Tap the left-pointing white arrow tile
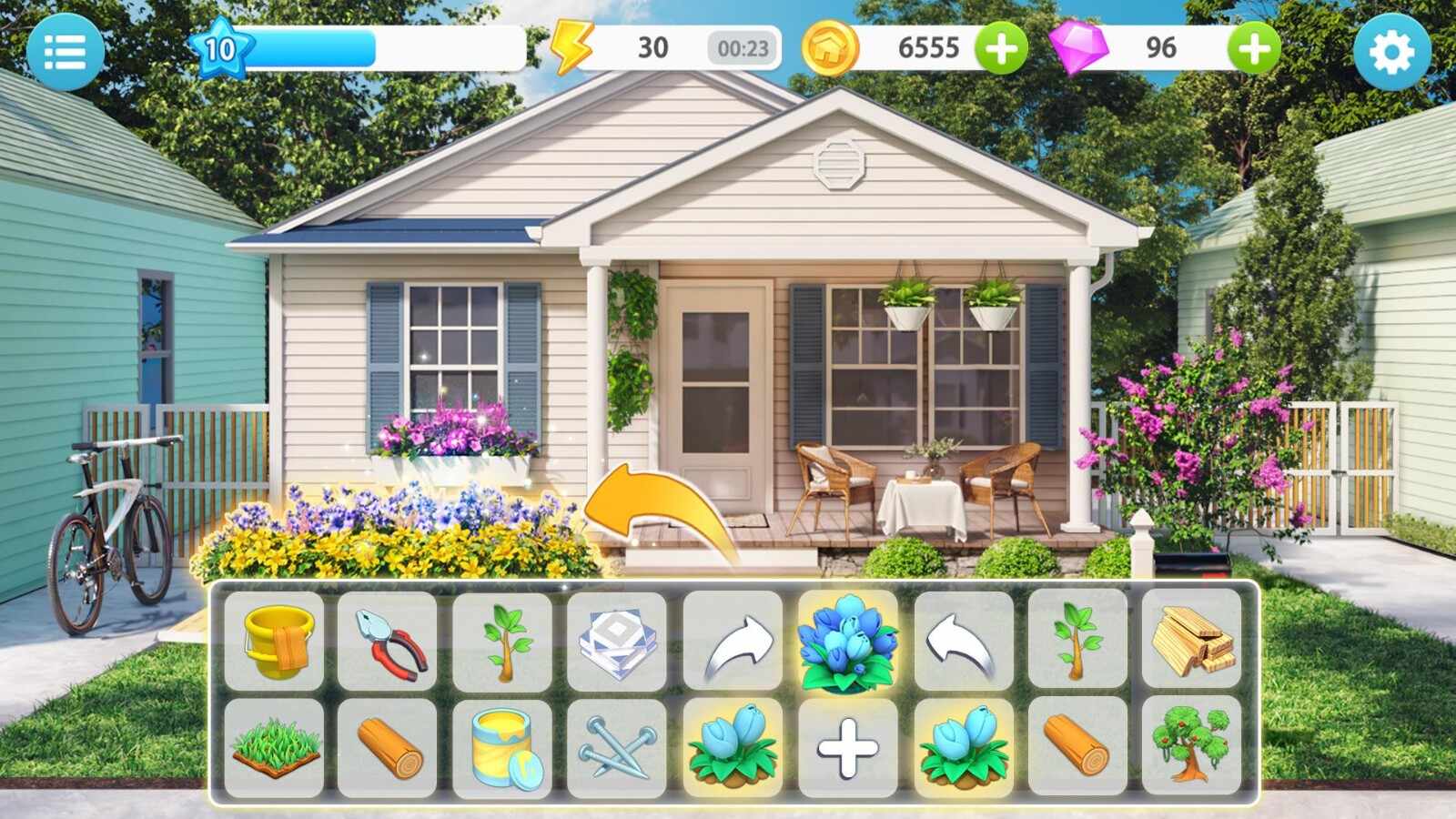Viewport: 1456px width, 819px height. [963, 640]
